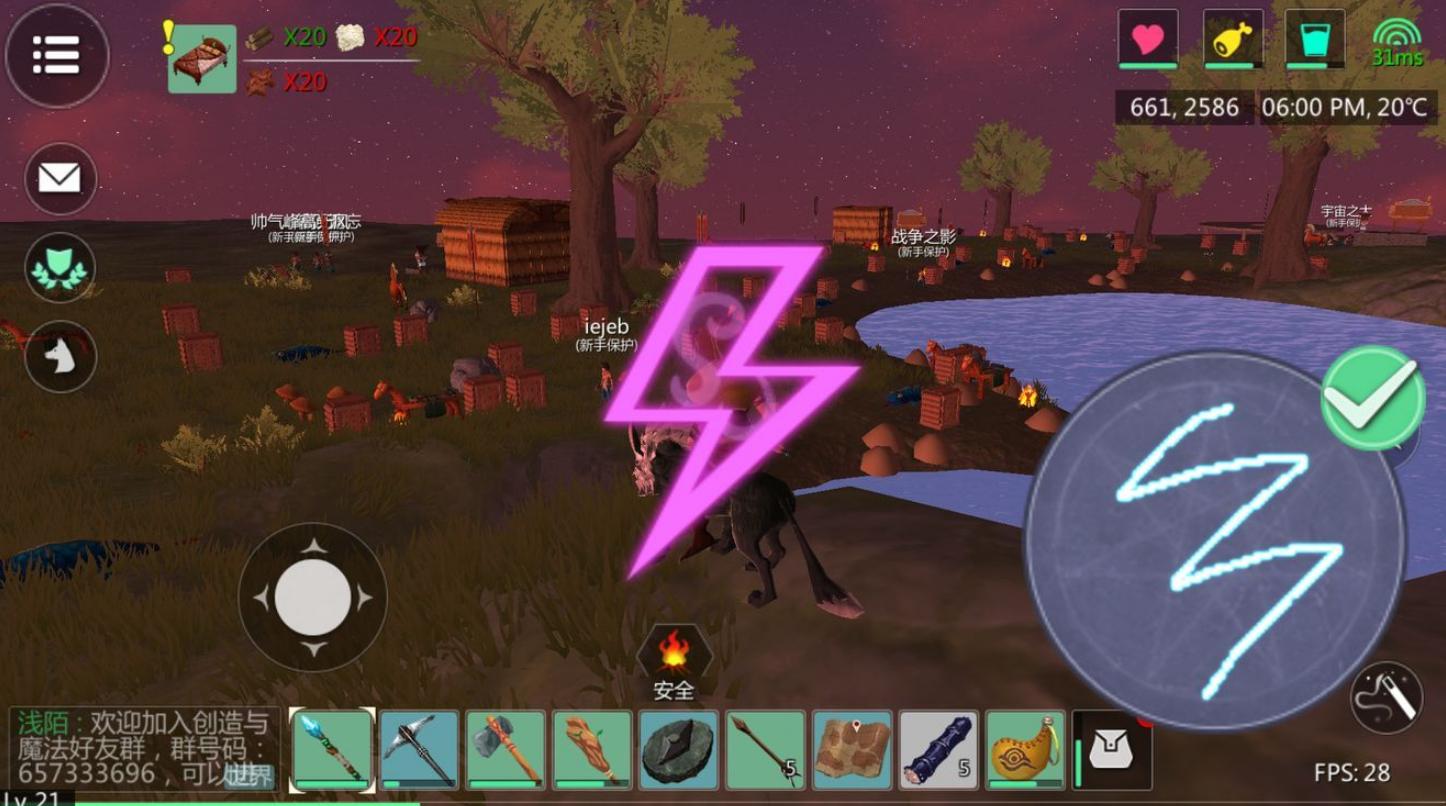Tap the magic wand spell button
1446x806 pixels.
[1386, 697]
